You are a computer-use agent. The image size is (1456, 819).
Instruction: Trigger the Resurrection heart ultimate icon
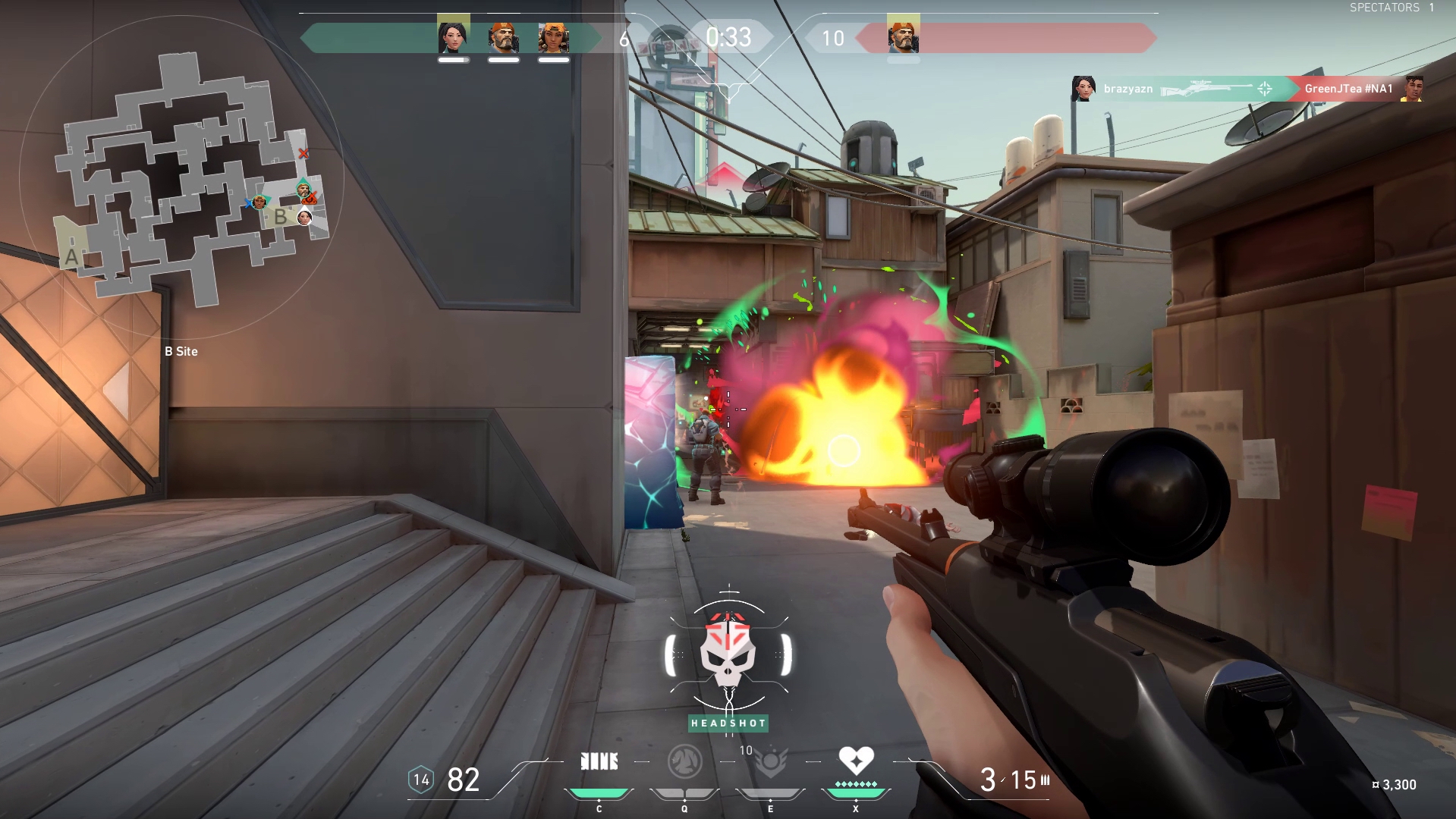[x=856, y=760]
